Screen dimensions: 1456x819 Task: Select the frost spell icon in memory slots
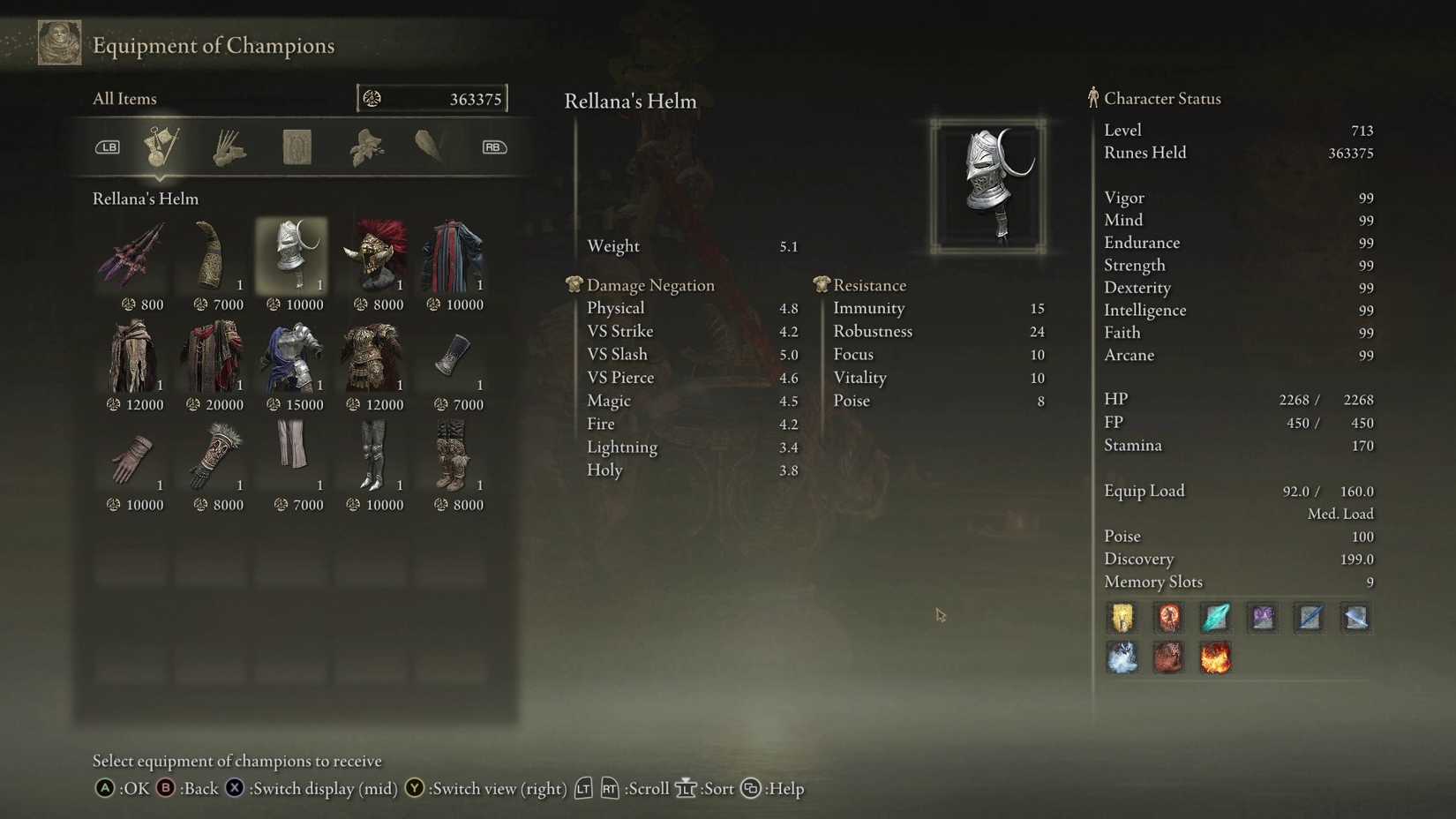click(1122, 657)
